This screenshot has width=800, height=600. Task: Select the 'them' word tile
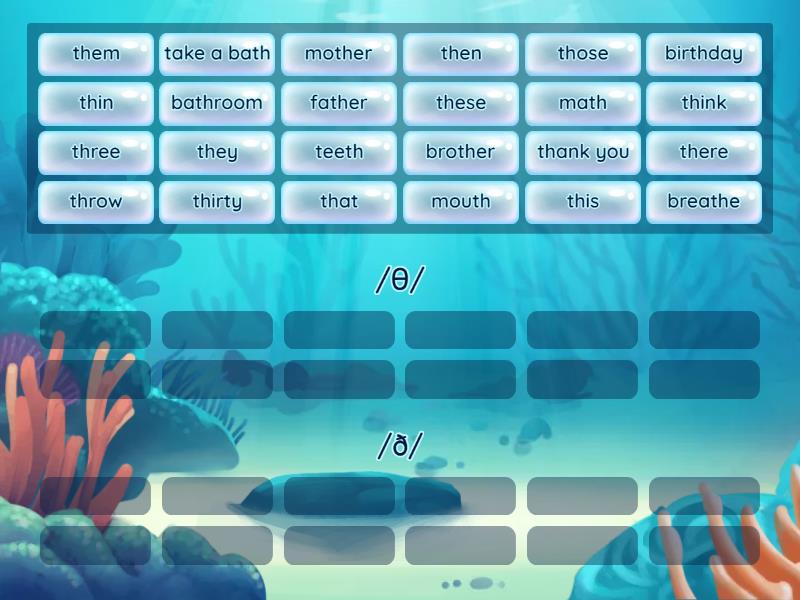point(96,54)
